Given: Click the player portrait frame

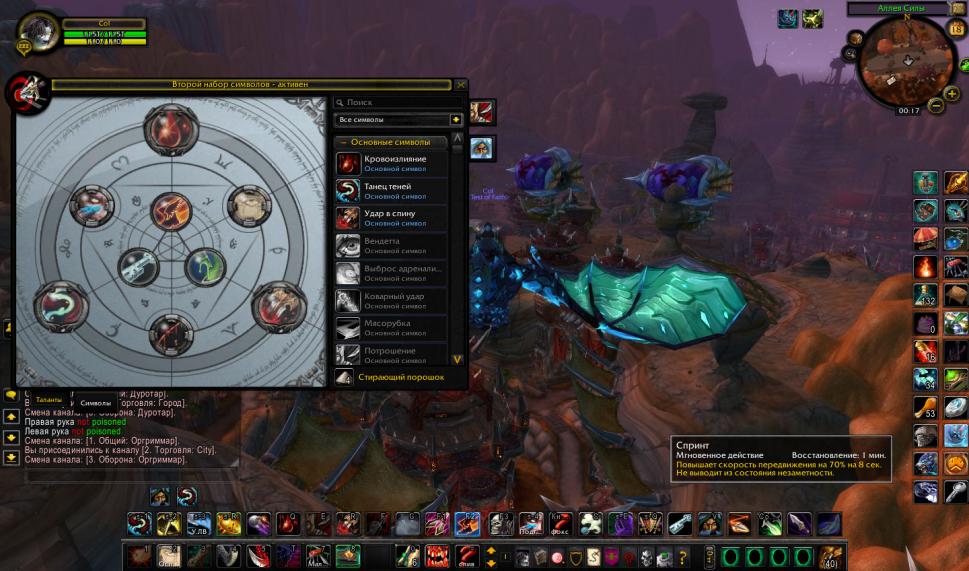Looking at the screenshot, I should [38, 31].
